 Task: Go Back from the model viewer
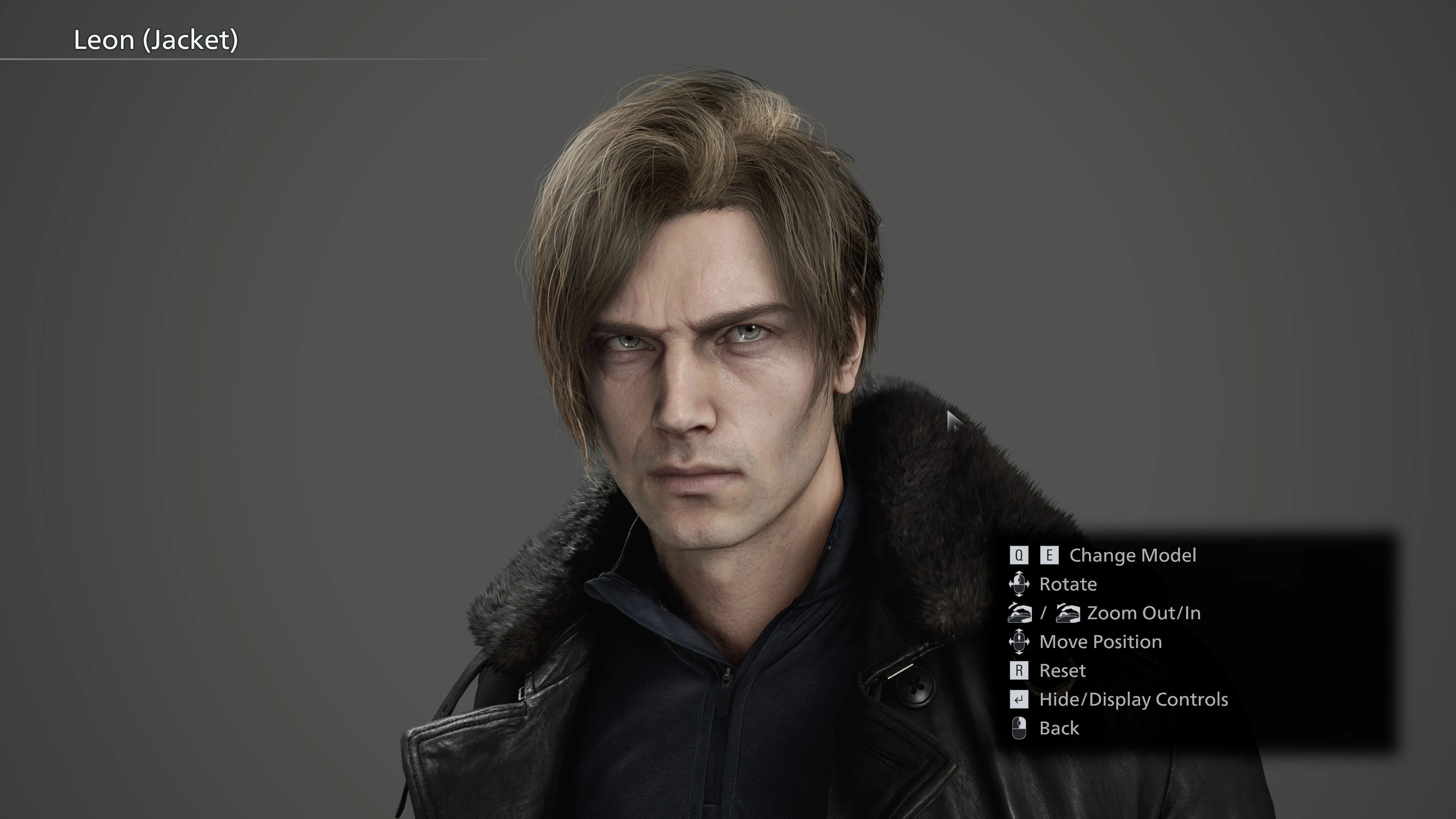(1059, 728)
